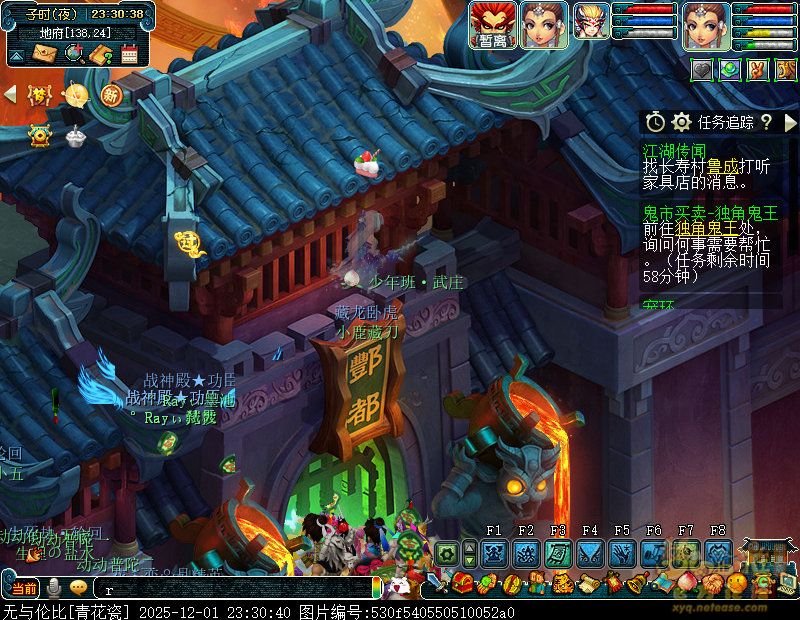Activate the F1 skill slot
The height and width of the screenshot is (620, 800).
(x=494, y=552)
